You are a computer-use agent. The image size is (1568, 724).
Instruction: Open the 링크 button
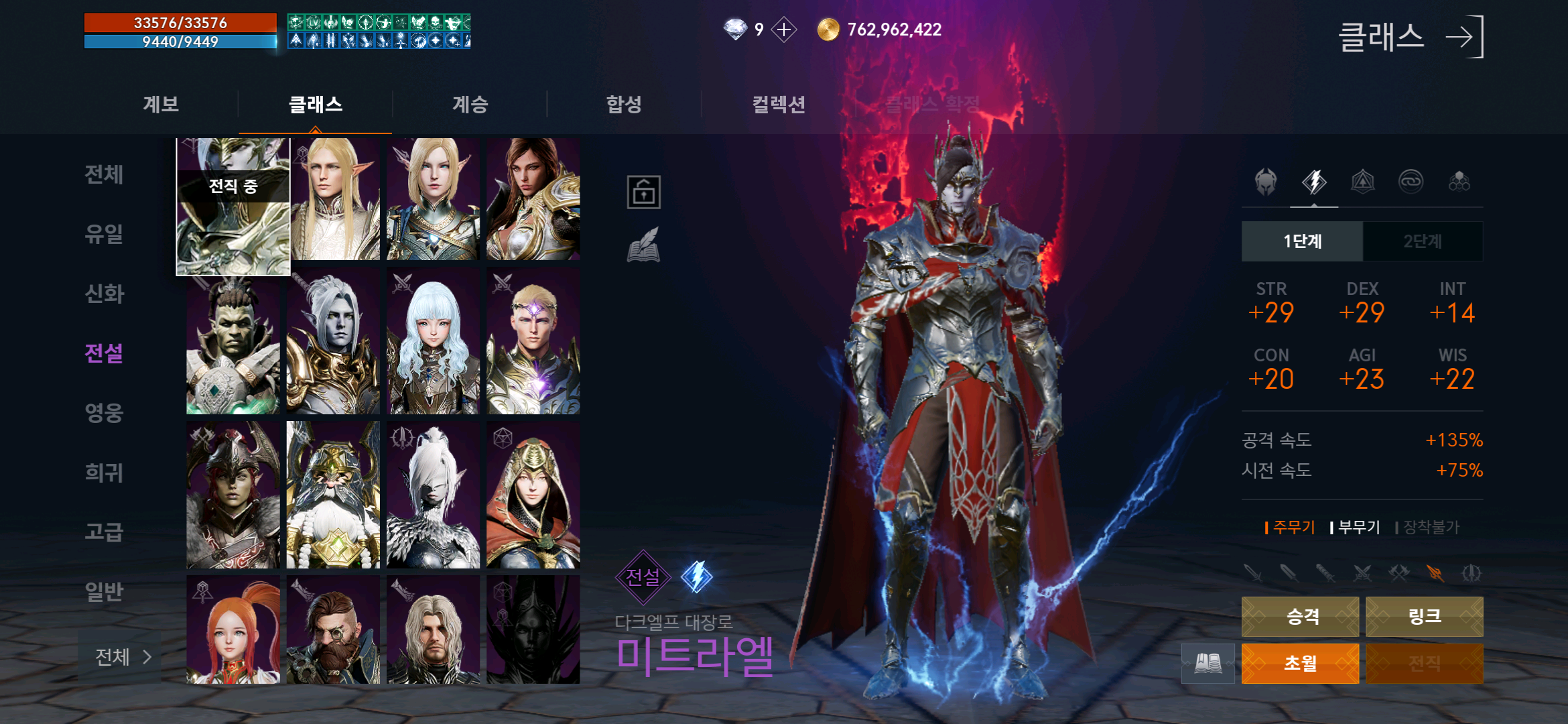point(1424,616)
